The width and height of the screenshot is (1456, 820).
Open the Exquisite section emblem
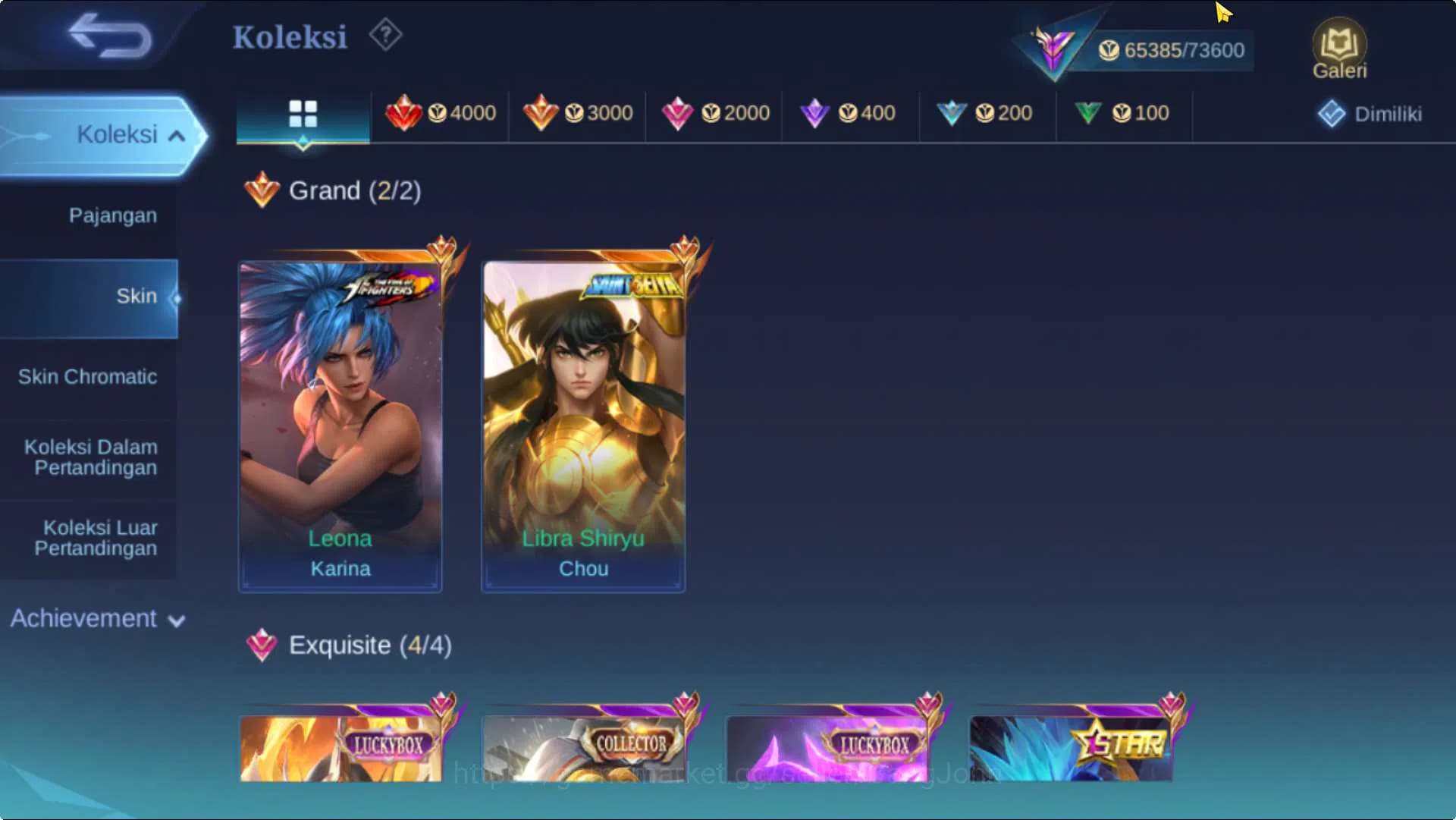262,646
